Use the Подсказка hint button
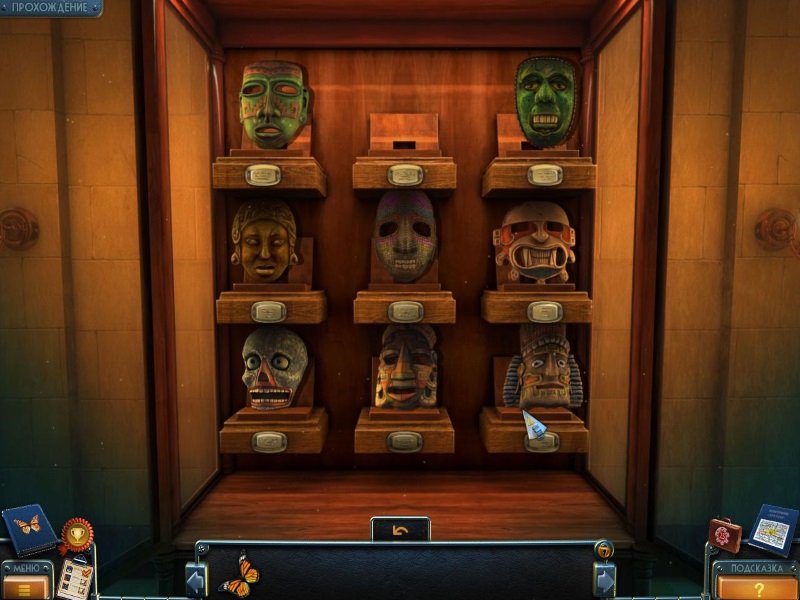 coord(755,584)
